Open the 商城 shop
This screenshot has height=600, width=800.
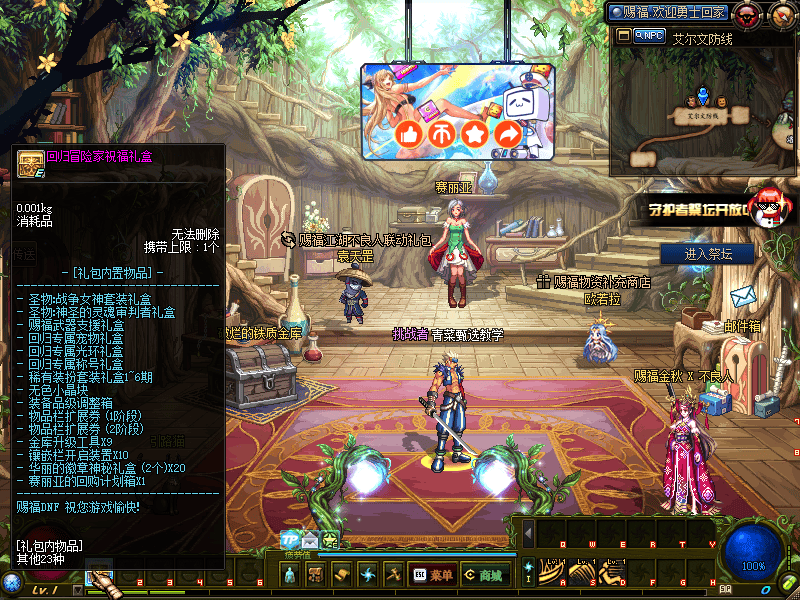point(481,575)
